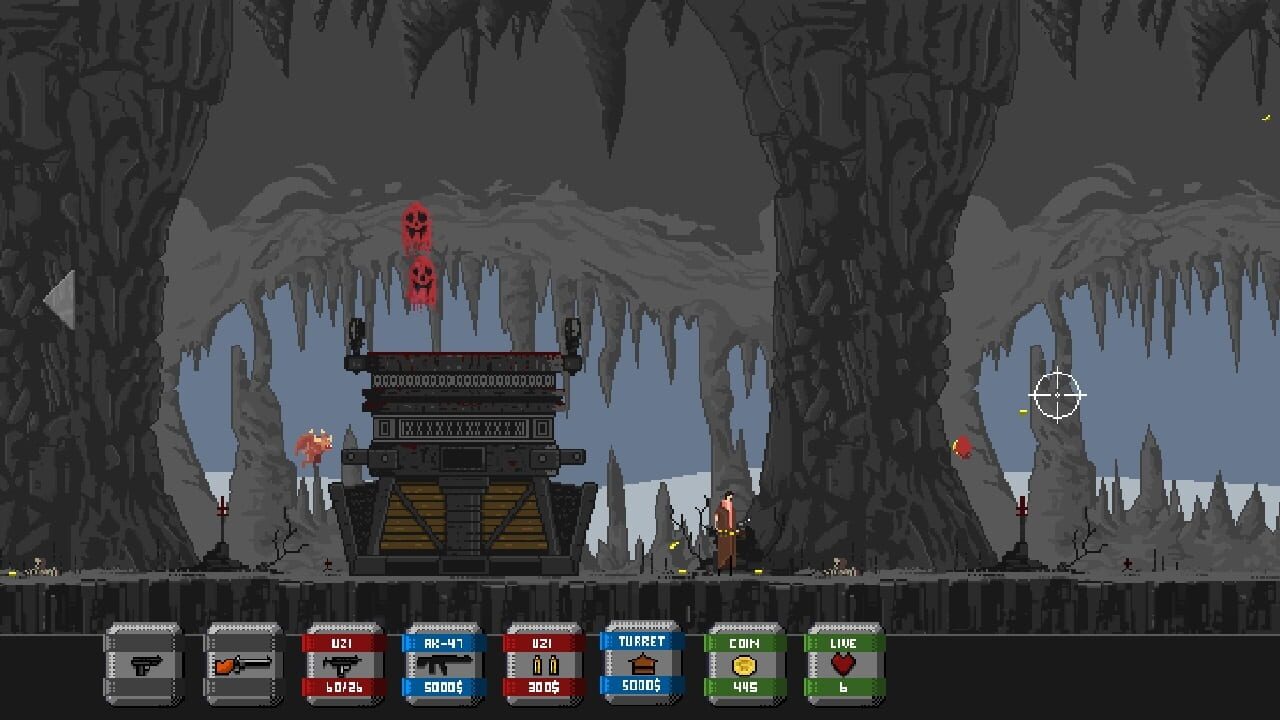Click the 60/26 ammo label under UZI

(343, 689)
